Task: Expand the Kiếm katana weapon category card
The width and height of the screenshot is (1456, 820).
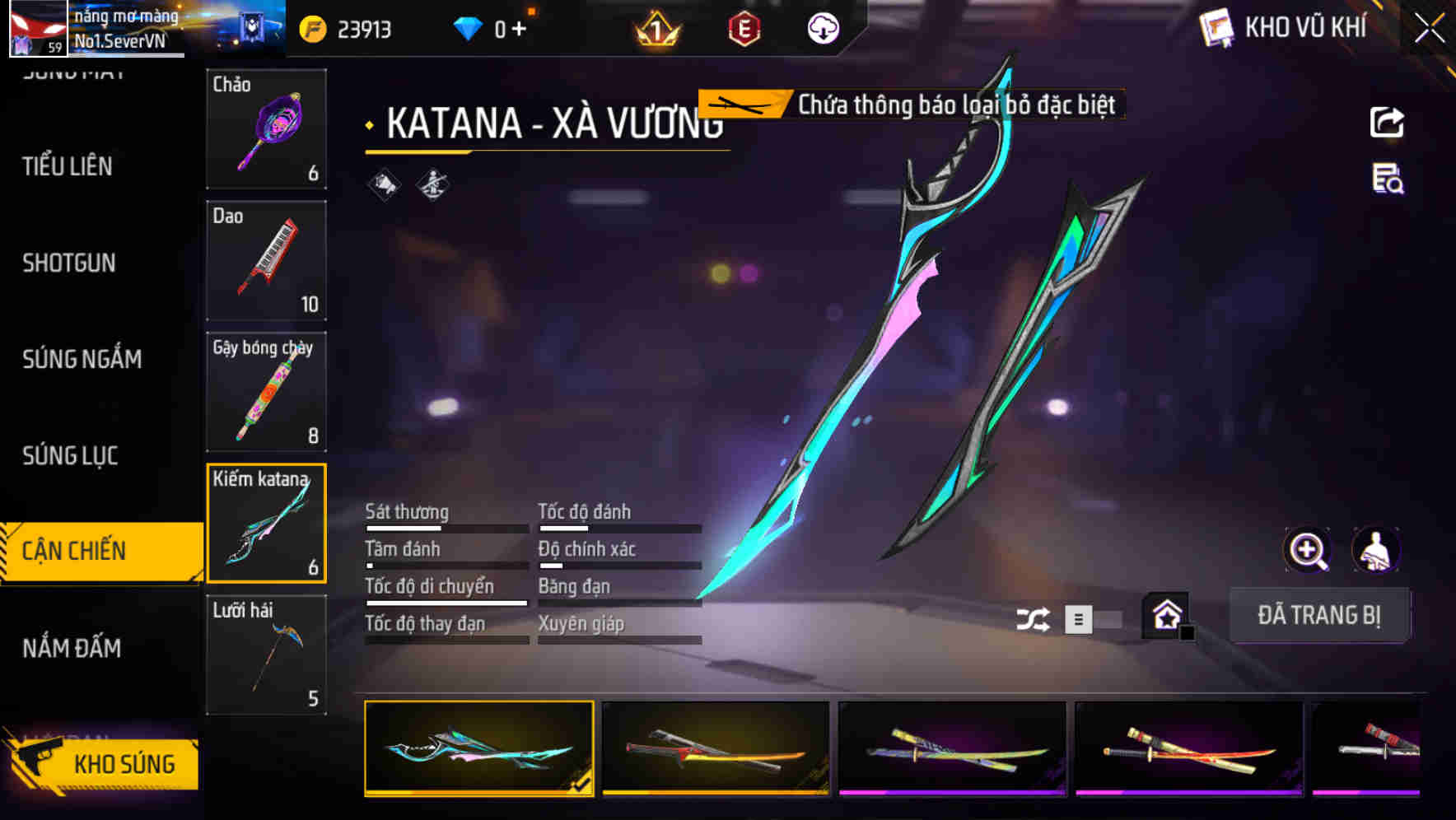Action: click(266, 523)
